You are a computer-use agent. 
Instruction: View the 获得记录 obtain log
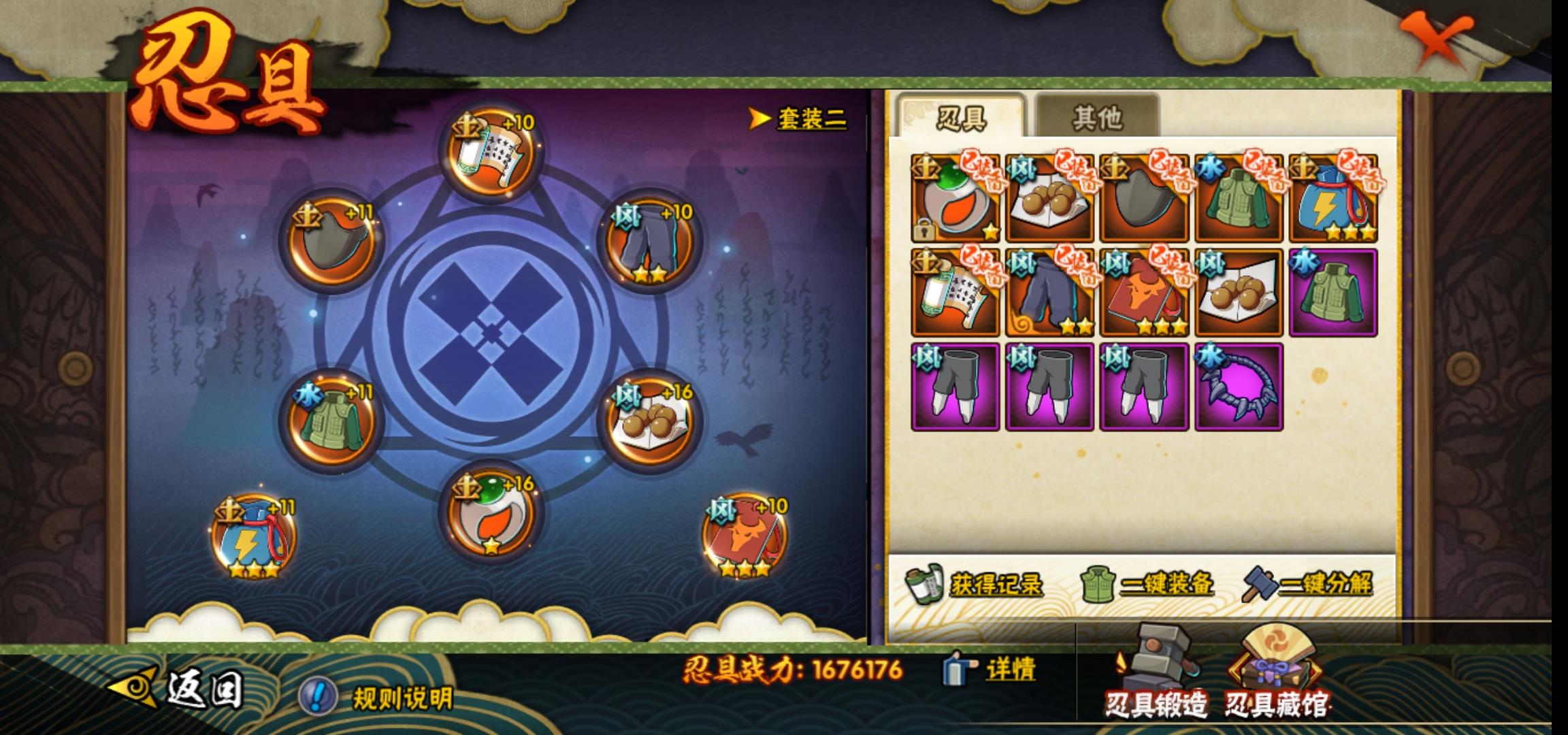(x=975, y=585)
